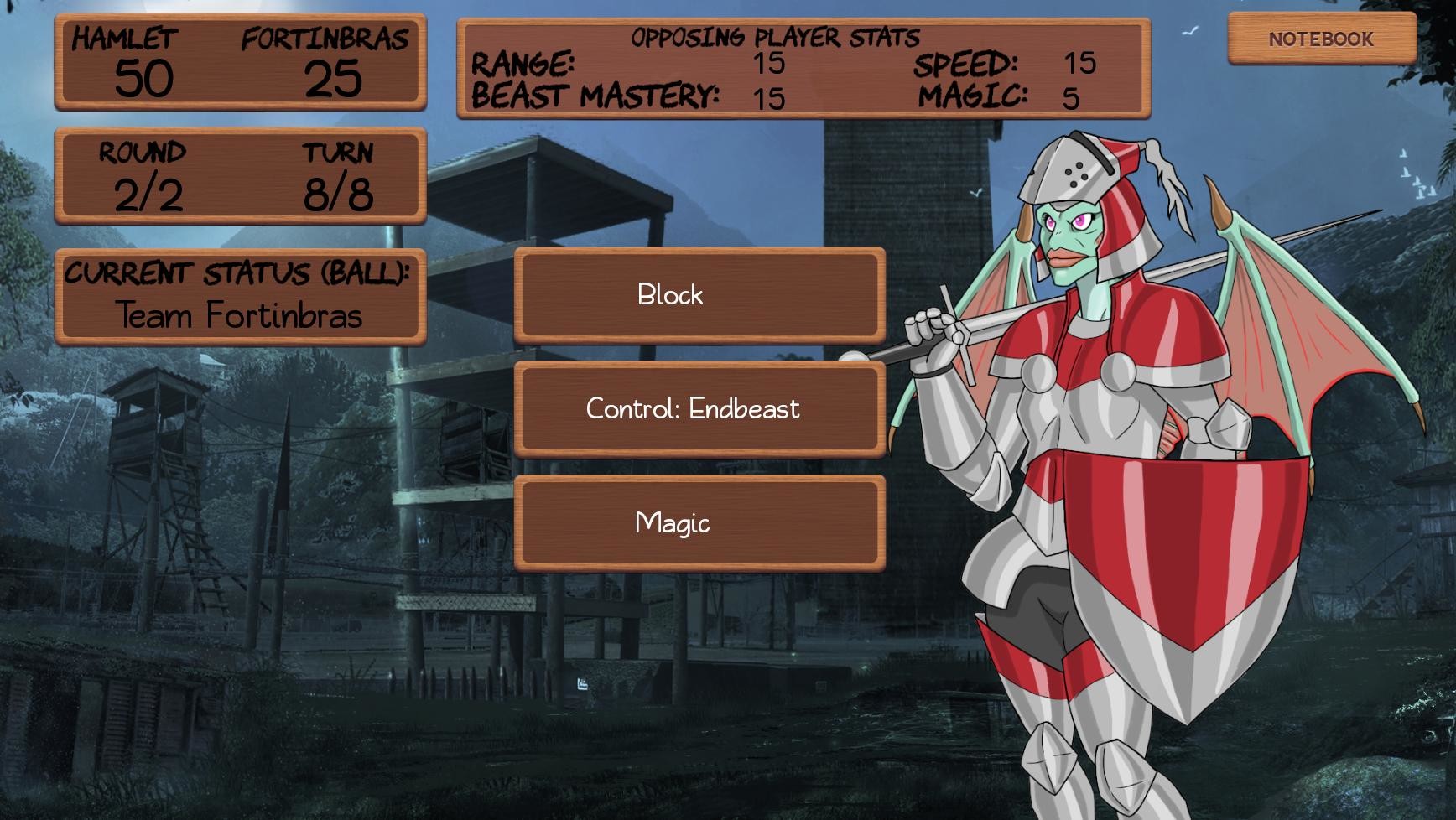Open the Notebook
The height and width of the screenshot is (820, 1456).
1319,38
